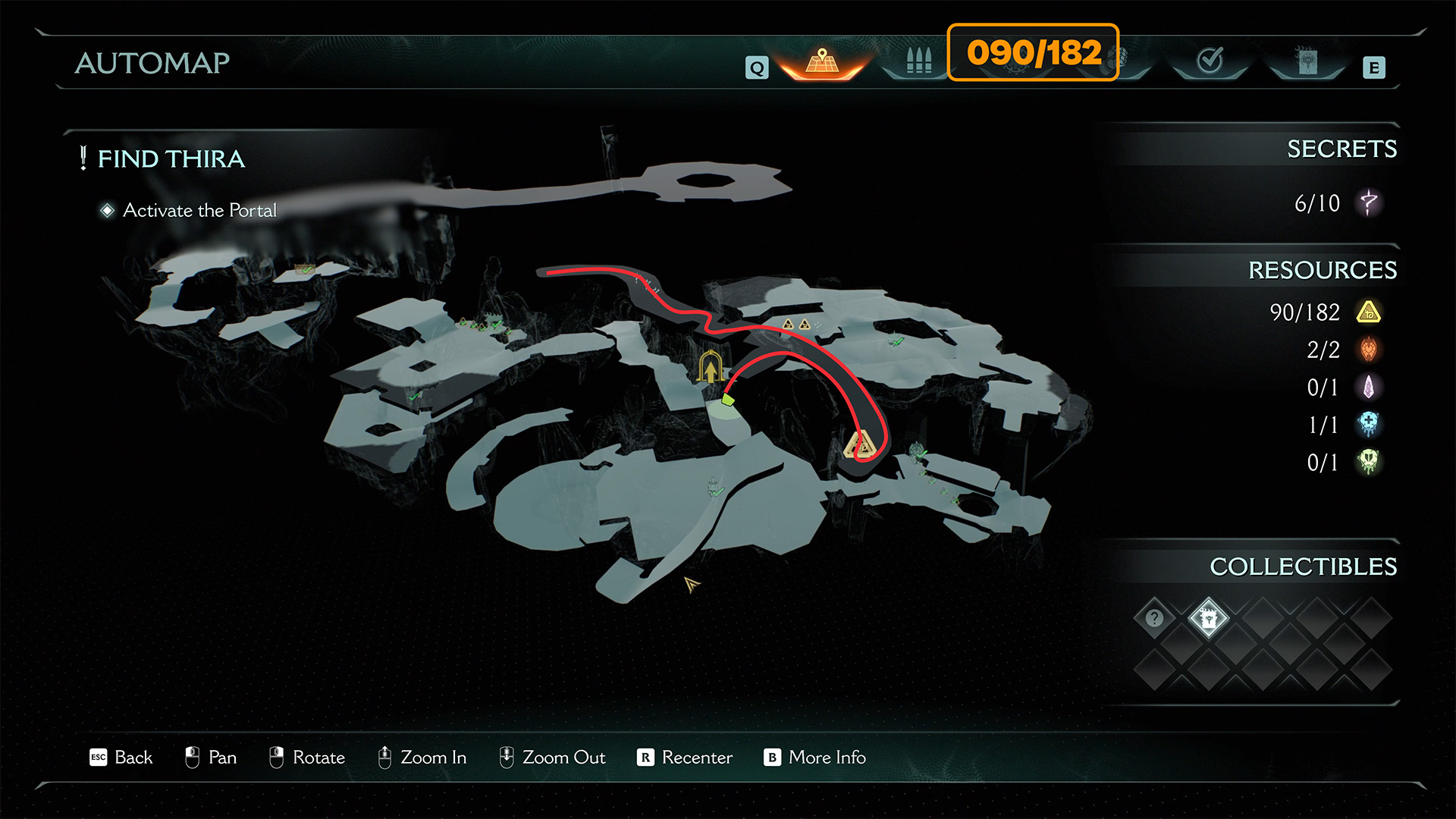The height and width of the screenshot is (819, 1456).
Task: Select the Rotate map control
Action: [x=307, y=758]
